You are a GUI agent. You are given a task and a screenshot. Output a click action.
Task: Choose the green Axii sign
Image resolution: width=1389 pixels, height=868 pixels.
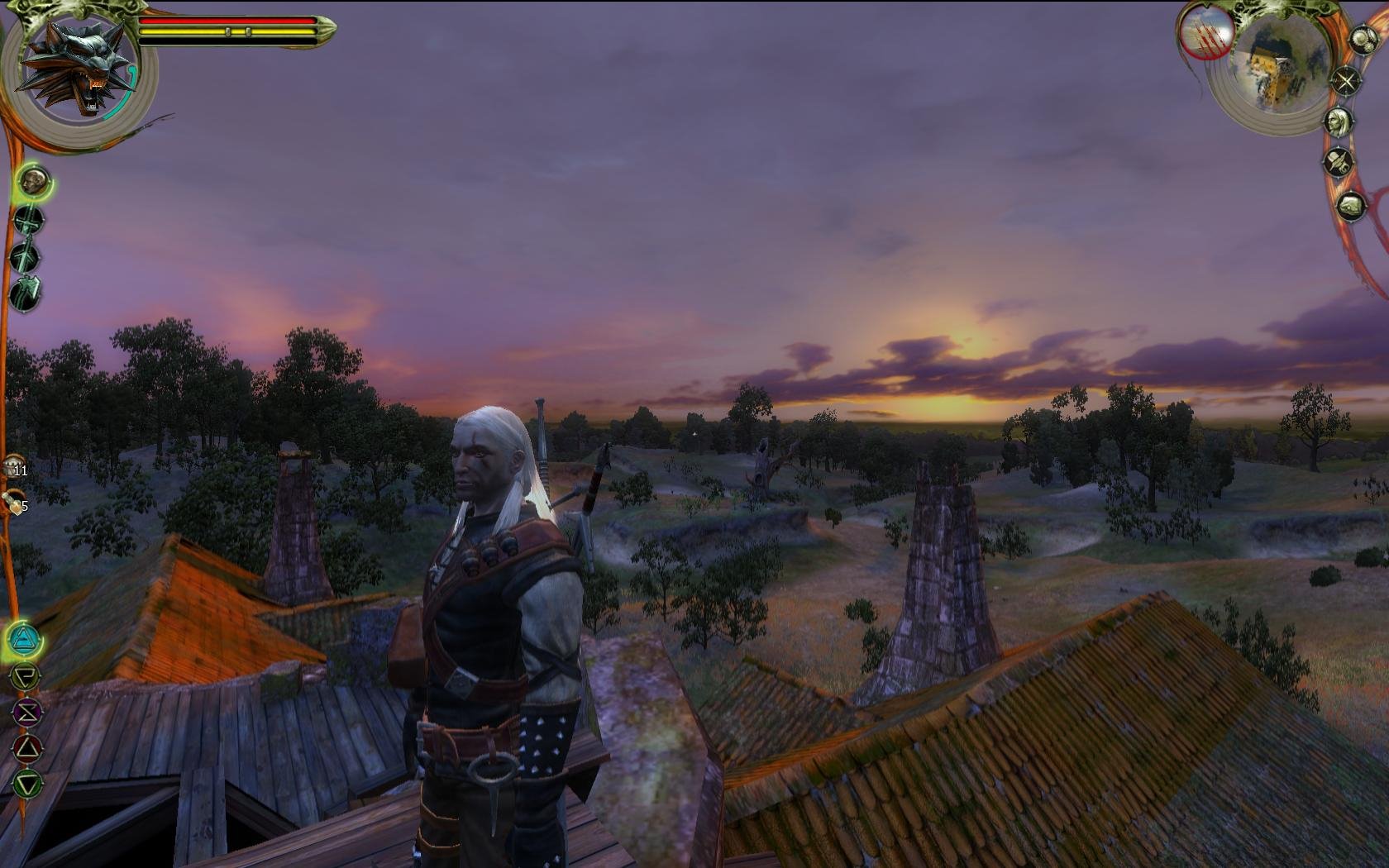(x=27, y=782)
